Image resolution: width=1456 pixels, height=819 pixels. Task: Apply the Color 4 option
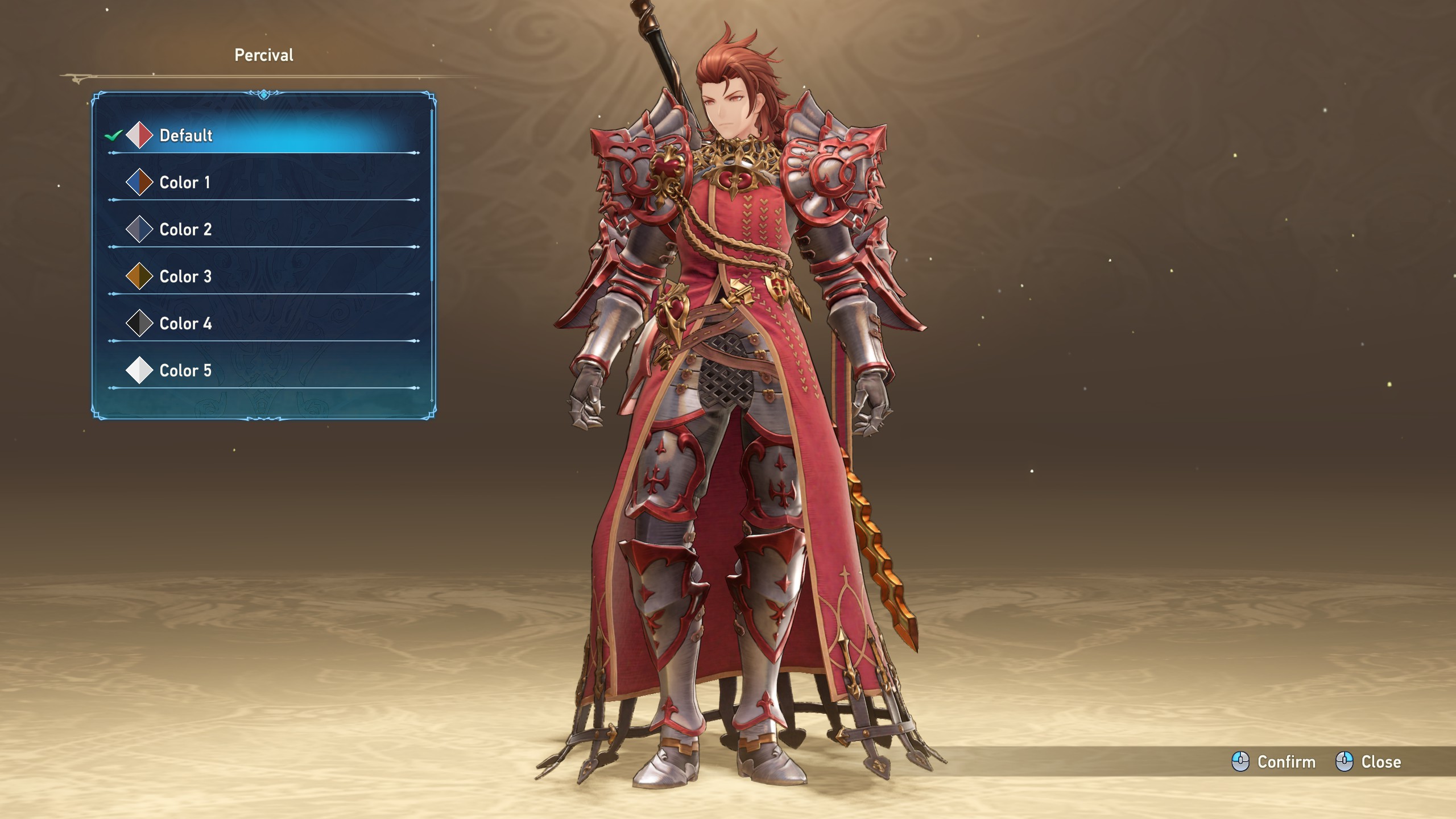coord(185,324)
